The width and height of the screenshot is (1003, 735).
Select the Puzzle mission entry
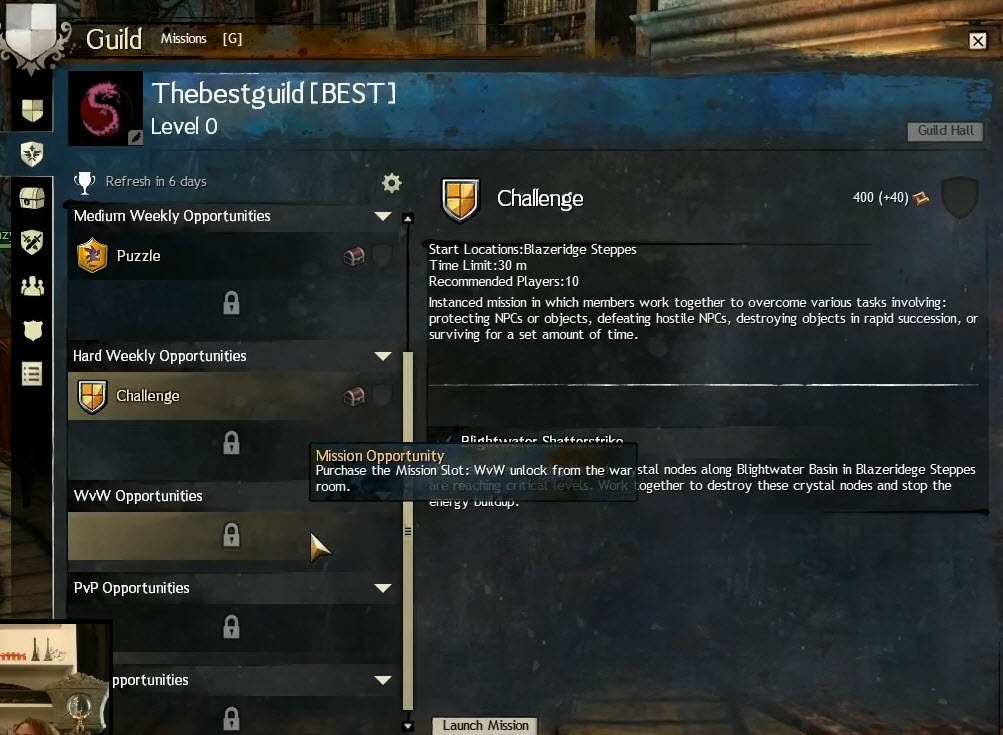[138, 256]
